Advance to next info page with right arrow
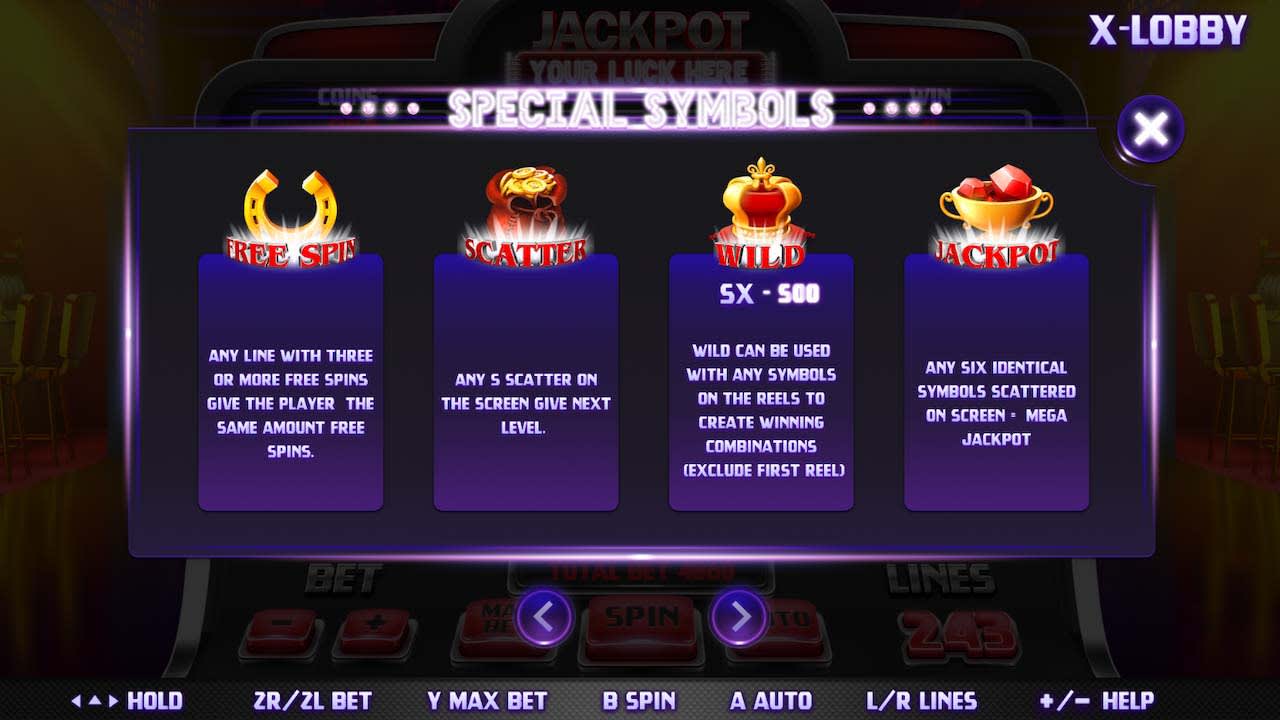This screenshot has width=1280, height=720. (737, 616)
